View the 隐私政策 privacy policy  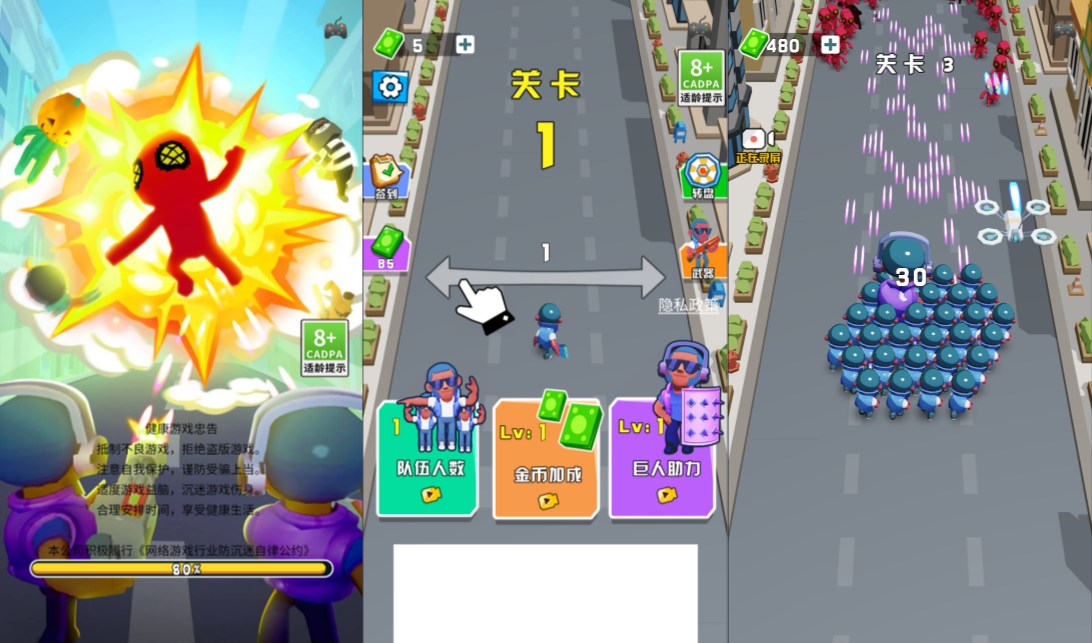[x=688, y=306]
